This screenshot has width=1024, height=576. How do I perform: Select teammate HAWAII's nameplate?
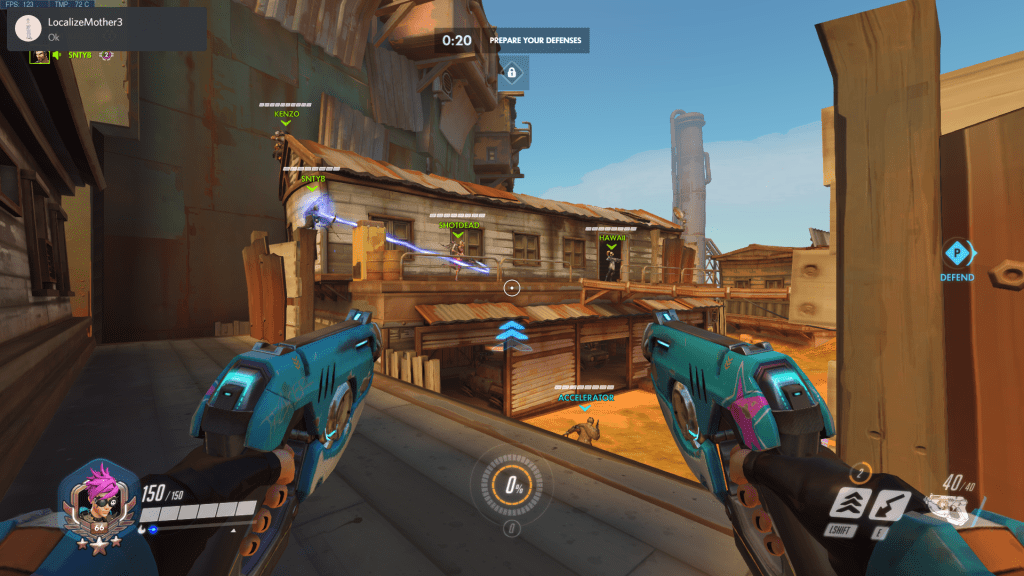click(612, 238)
